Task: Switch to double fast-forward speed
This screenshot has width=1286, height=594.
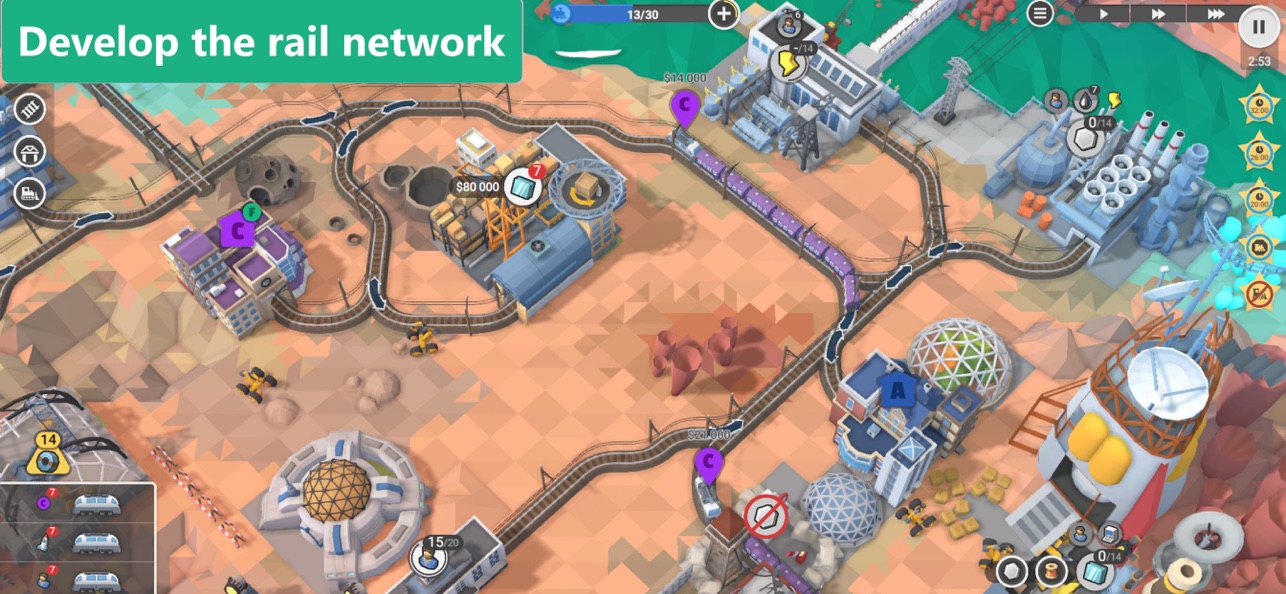Action: coord(1158,14)
